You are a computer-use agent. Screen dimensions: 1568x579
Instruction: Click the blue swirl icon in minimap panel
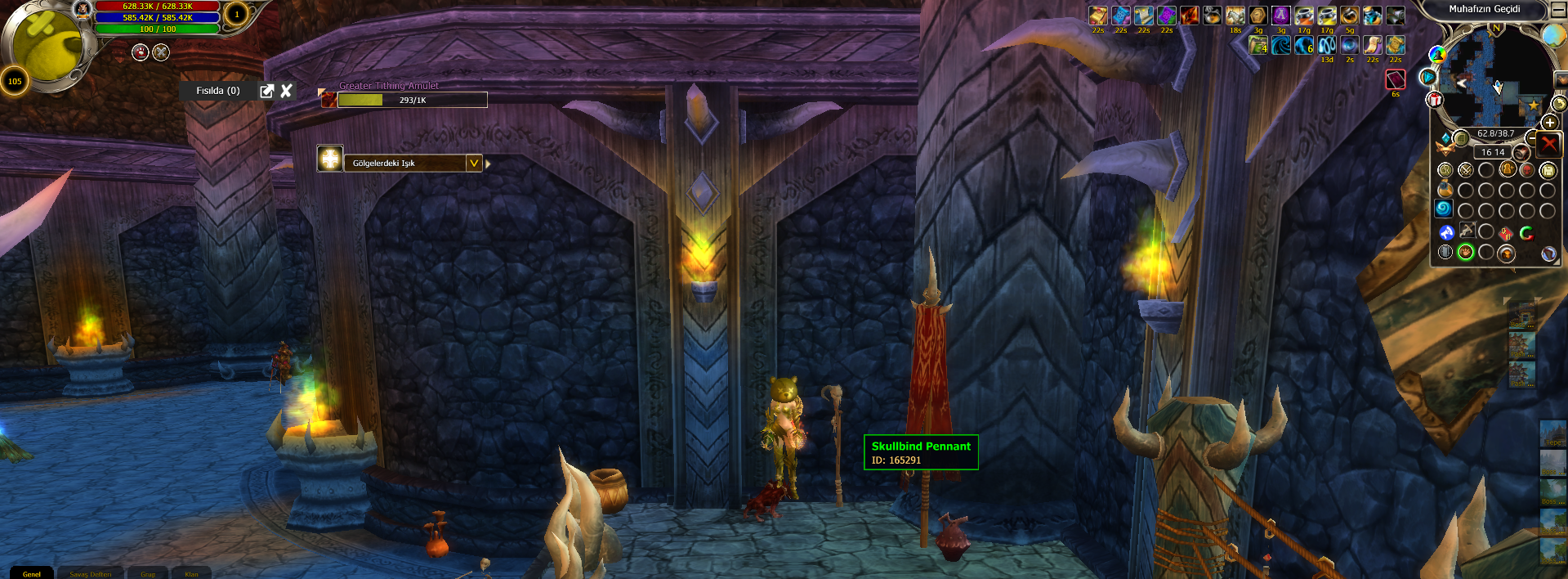(x=1444, y=209)
